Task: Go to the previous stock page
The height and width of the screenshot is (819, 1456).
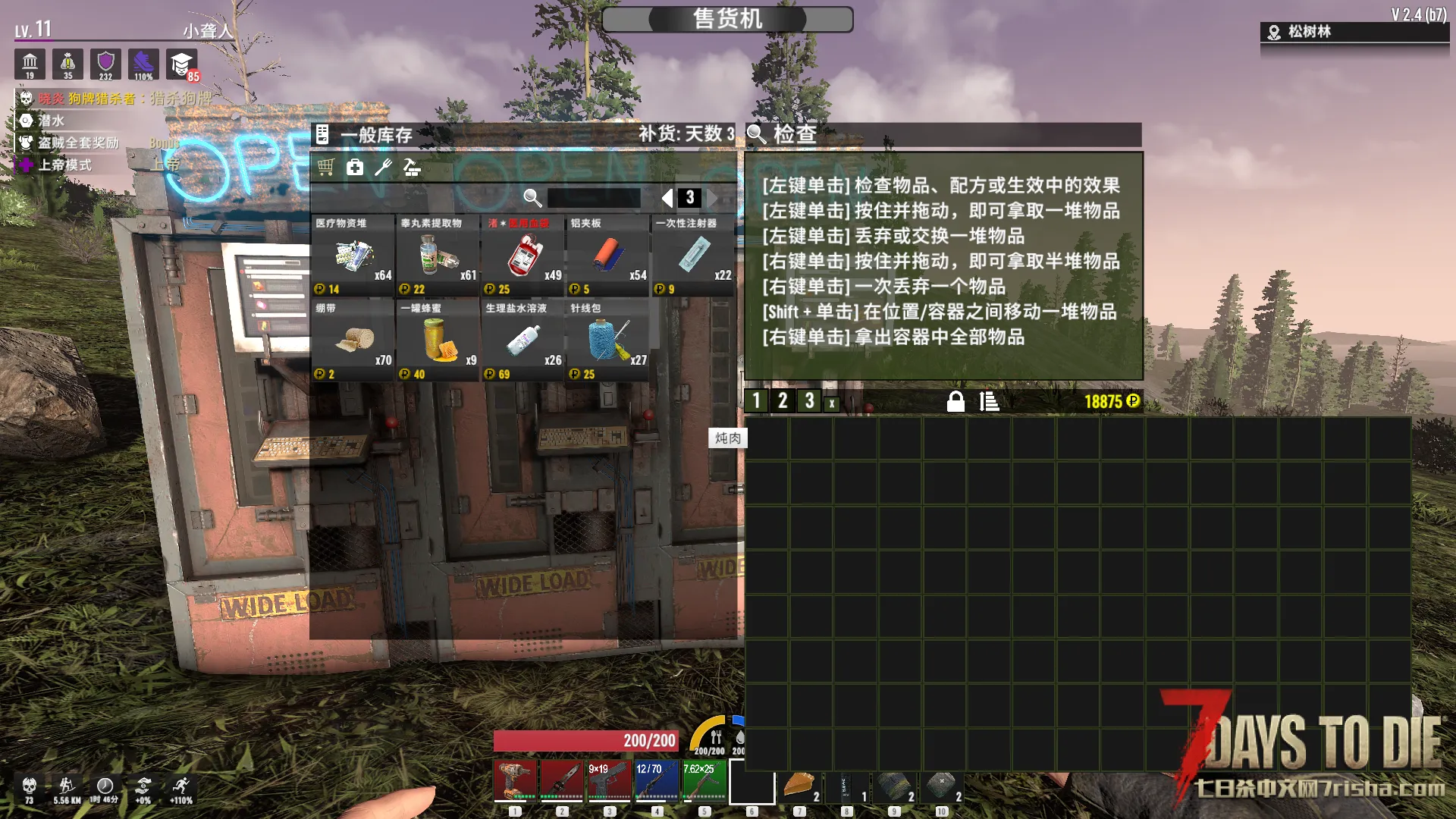Action: 667,198
